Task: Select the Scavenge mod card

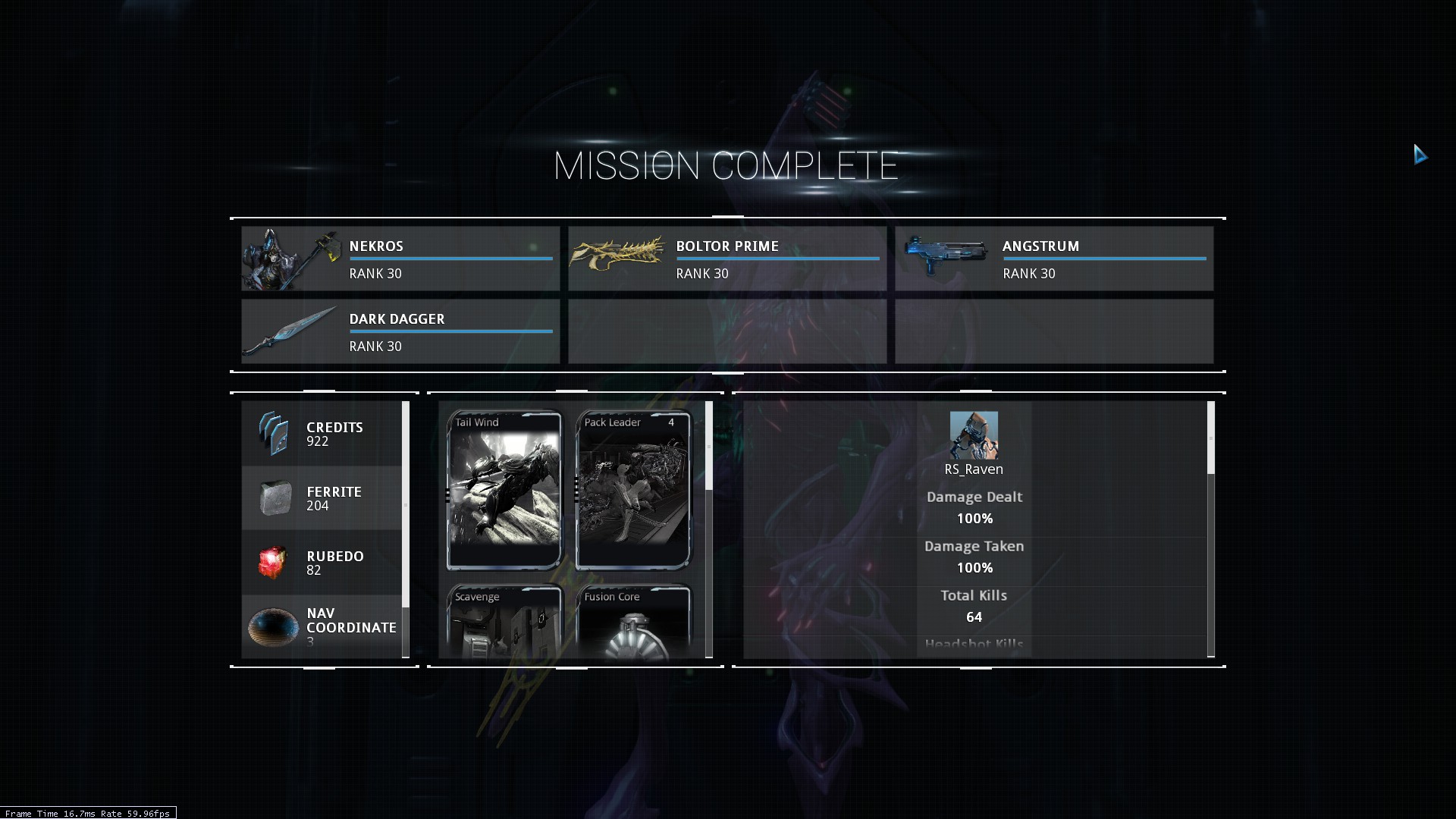Action: point(504,622)
